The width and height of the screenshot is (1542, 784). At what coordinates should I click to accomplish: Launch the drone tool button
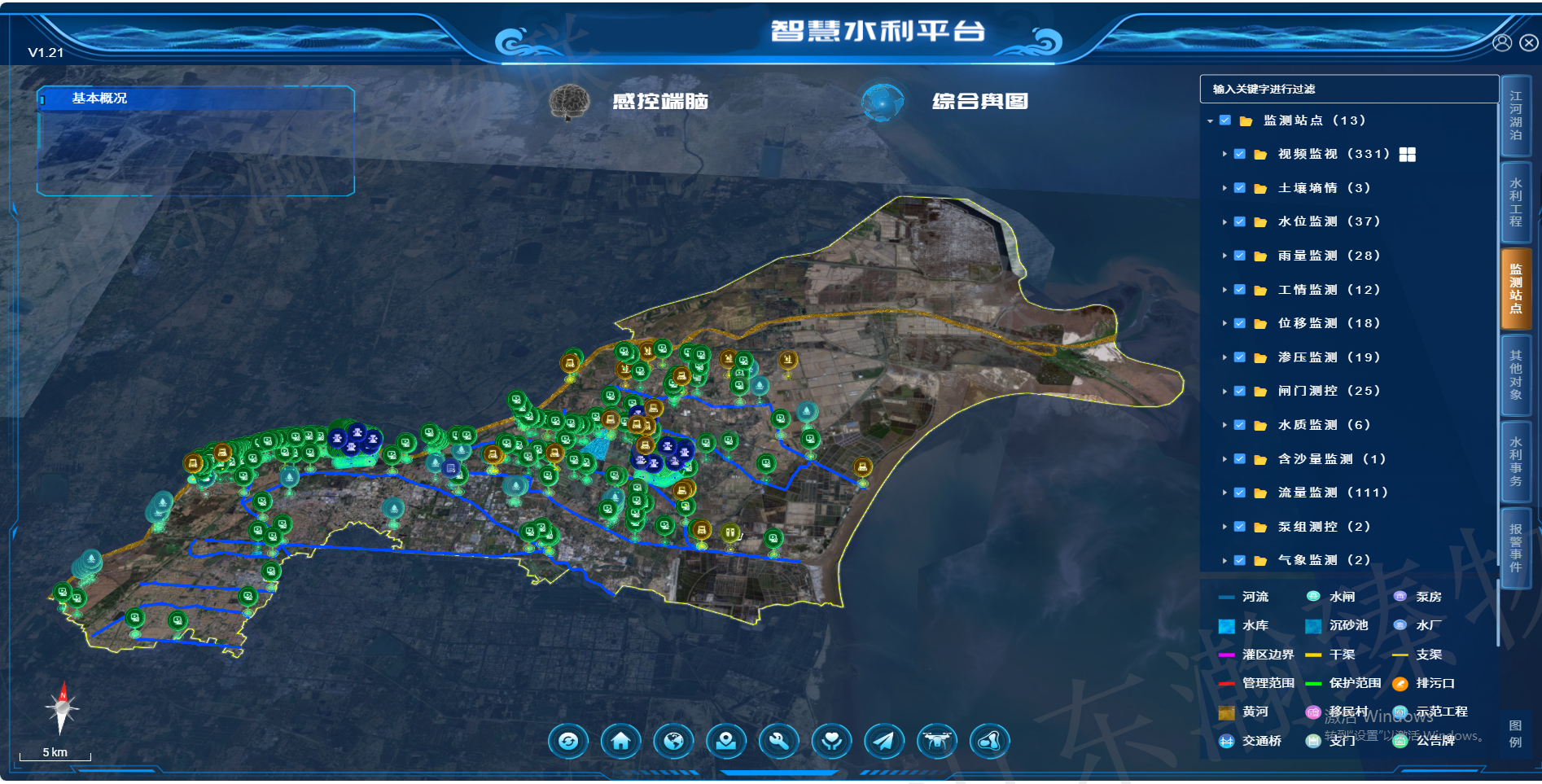[937, 741]
